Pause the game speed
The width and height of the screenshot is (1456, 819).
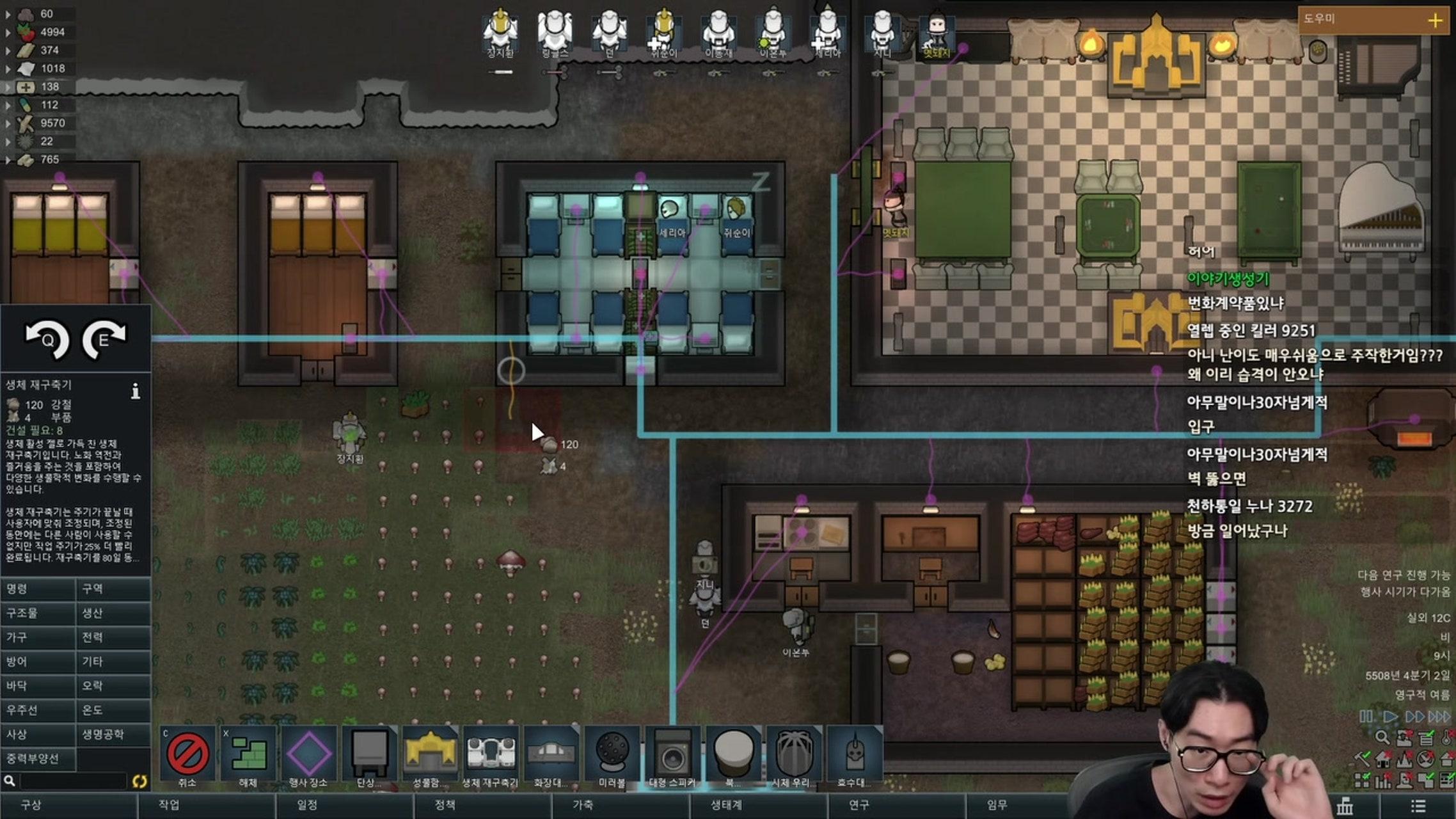pos(1366,717)
